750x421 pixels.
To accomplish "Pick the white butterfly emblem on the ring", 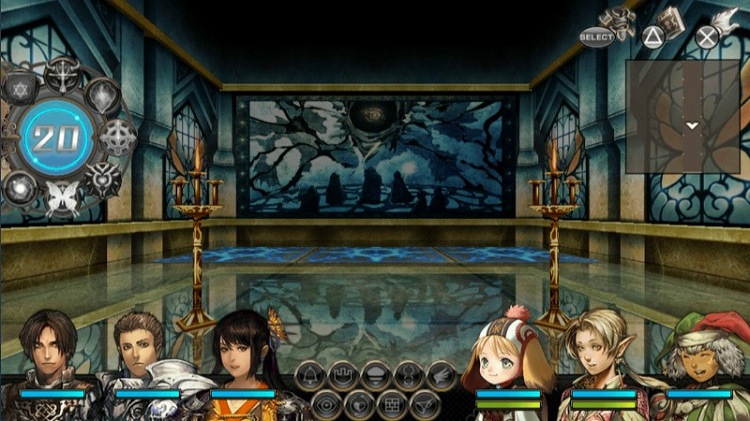I will coord(61,195).
